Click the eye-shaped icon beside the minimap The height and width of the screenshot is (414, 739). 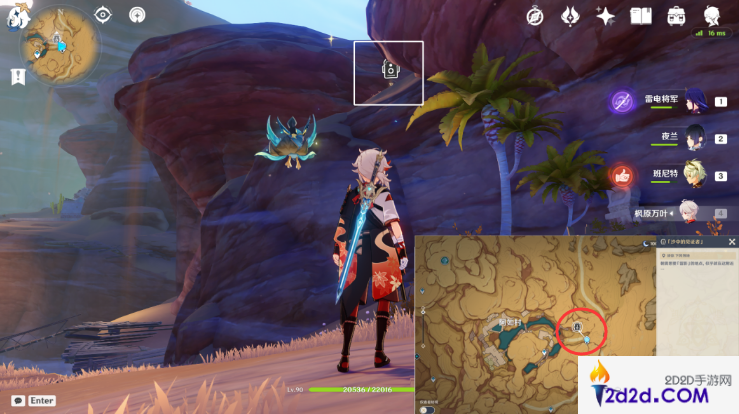103,14
